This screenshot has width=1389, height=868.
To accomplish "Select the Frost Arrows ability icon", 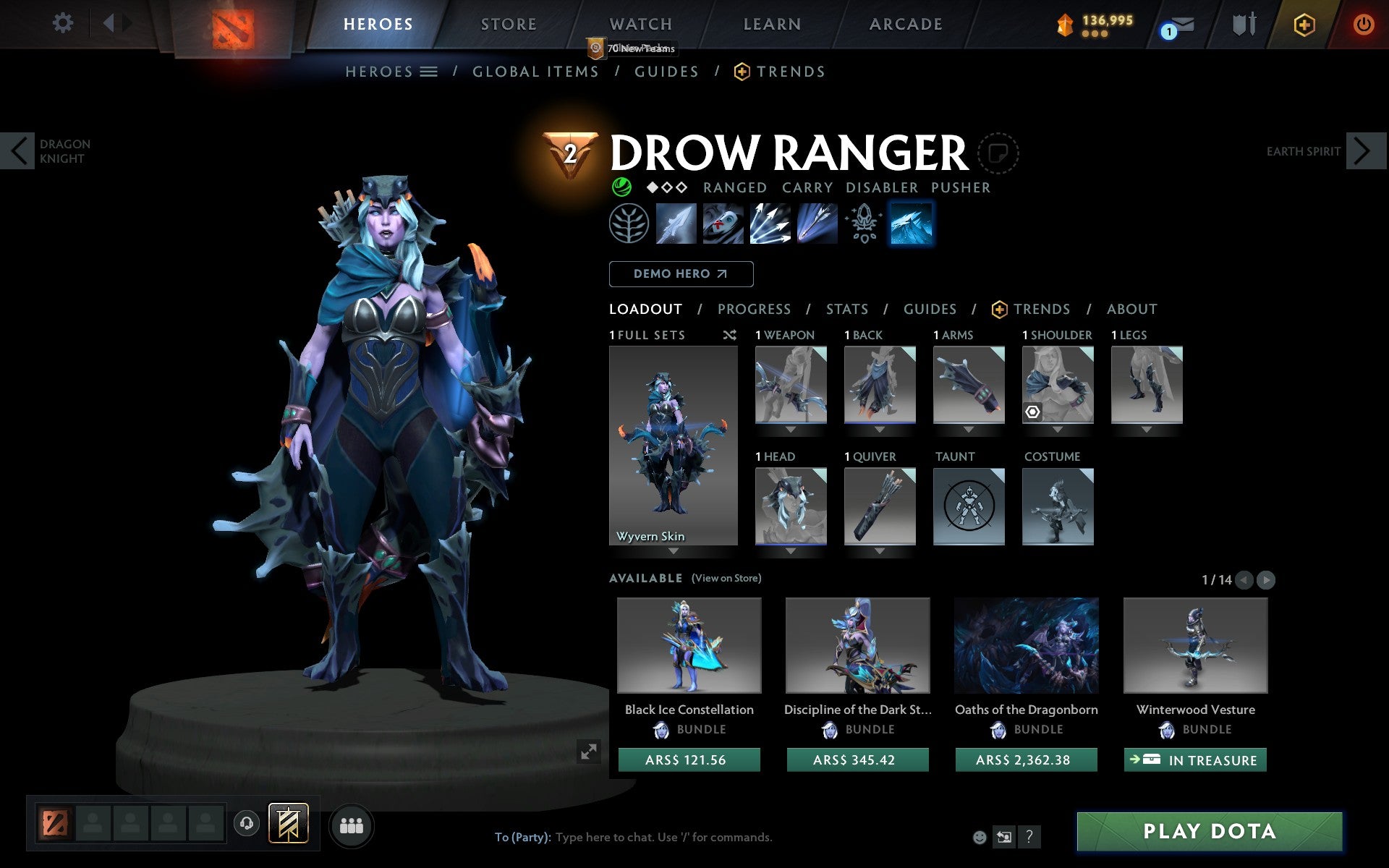I will [x=676, y=224].
